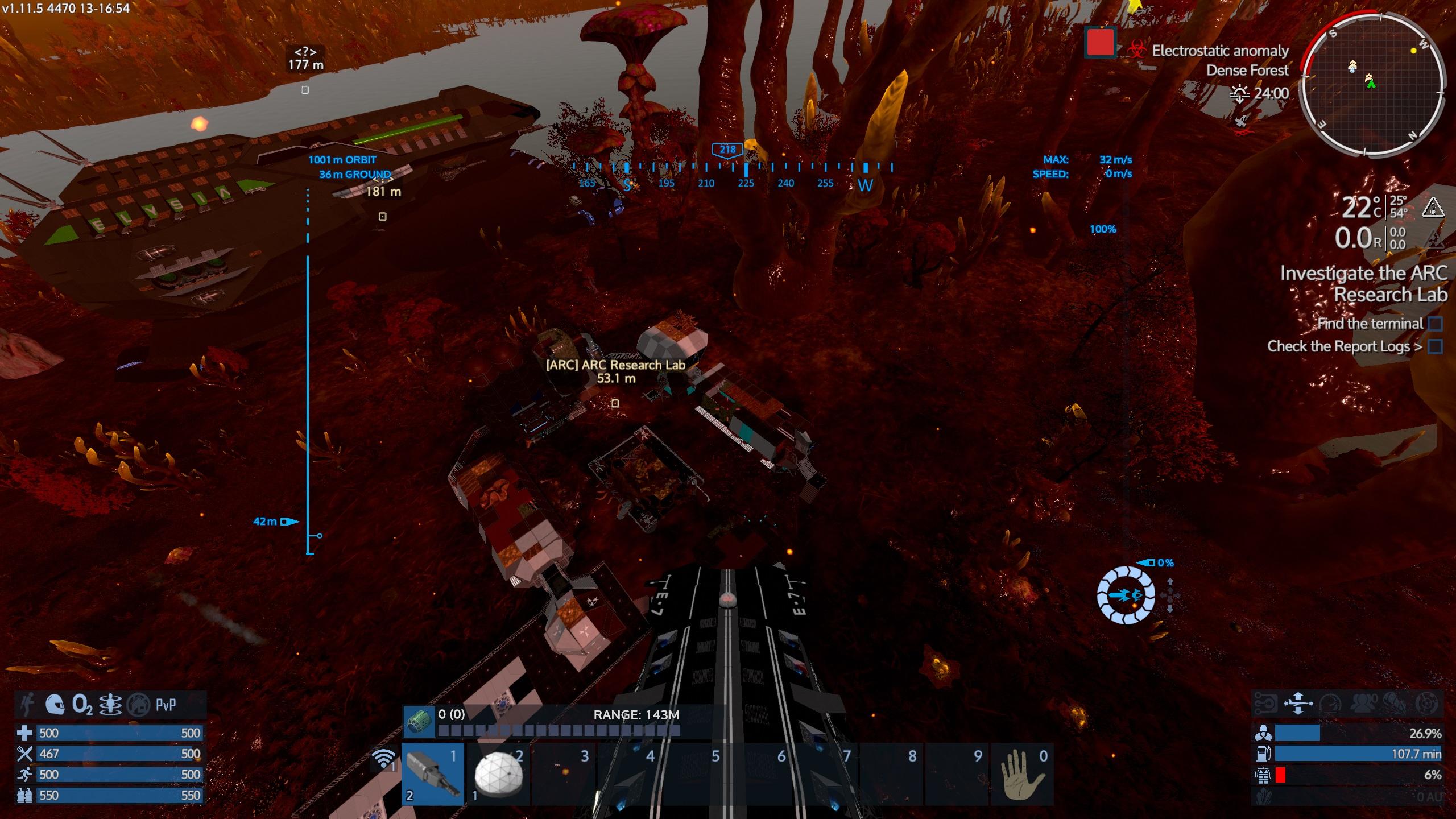Click the red square status indicator
This screenshot has width=1456, height=819.
1100,42
